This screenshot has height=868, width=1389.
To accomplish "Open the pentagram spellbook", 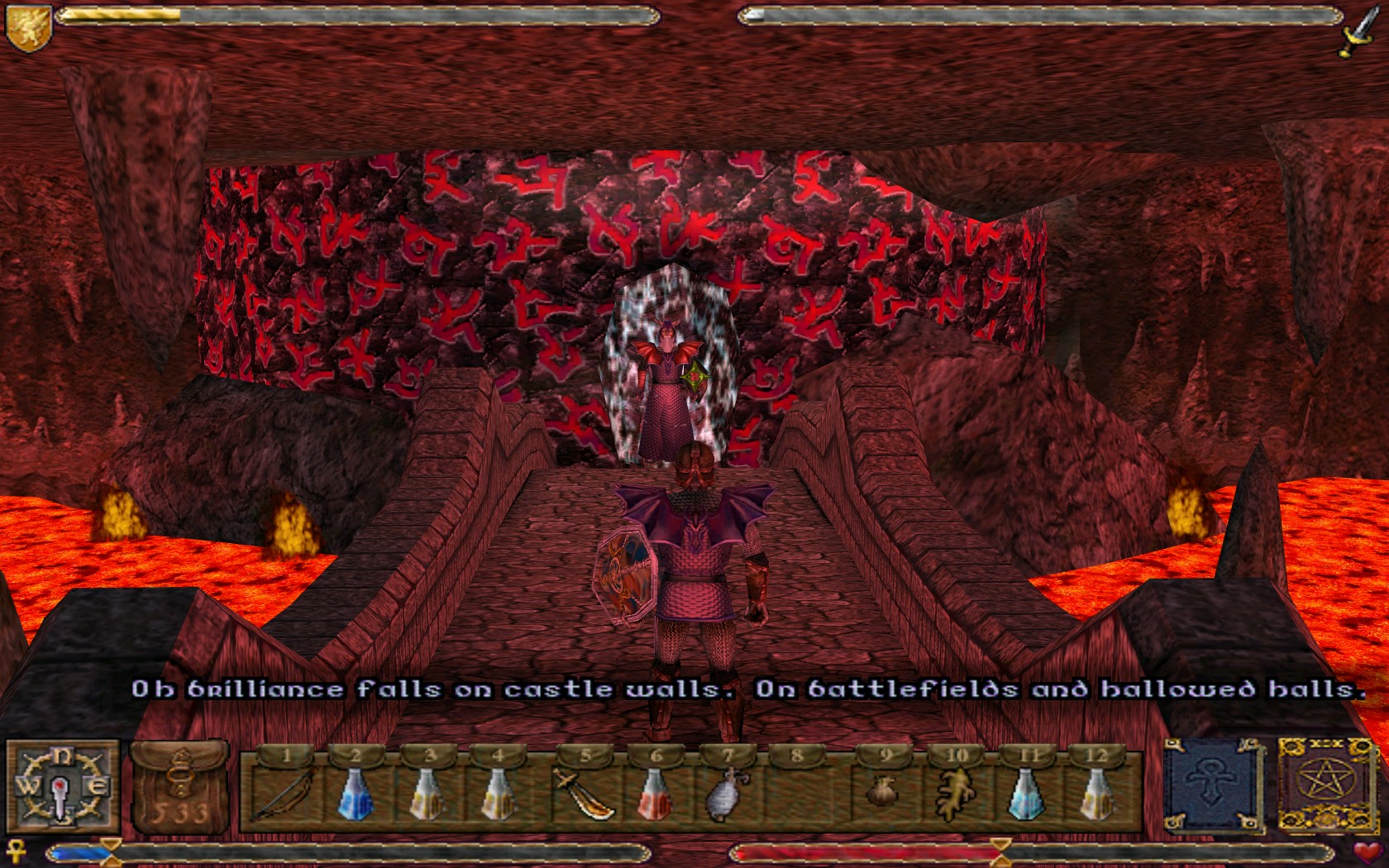I will click(x=1326, y=781).
